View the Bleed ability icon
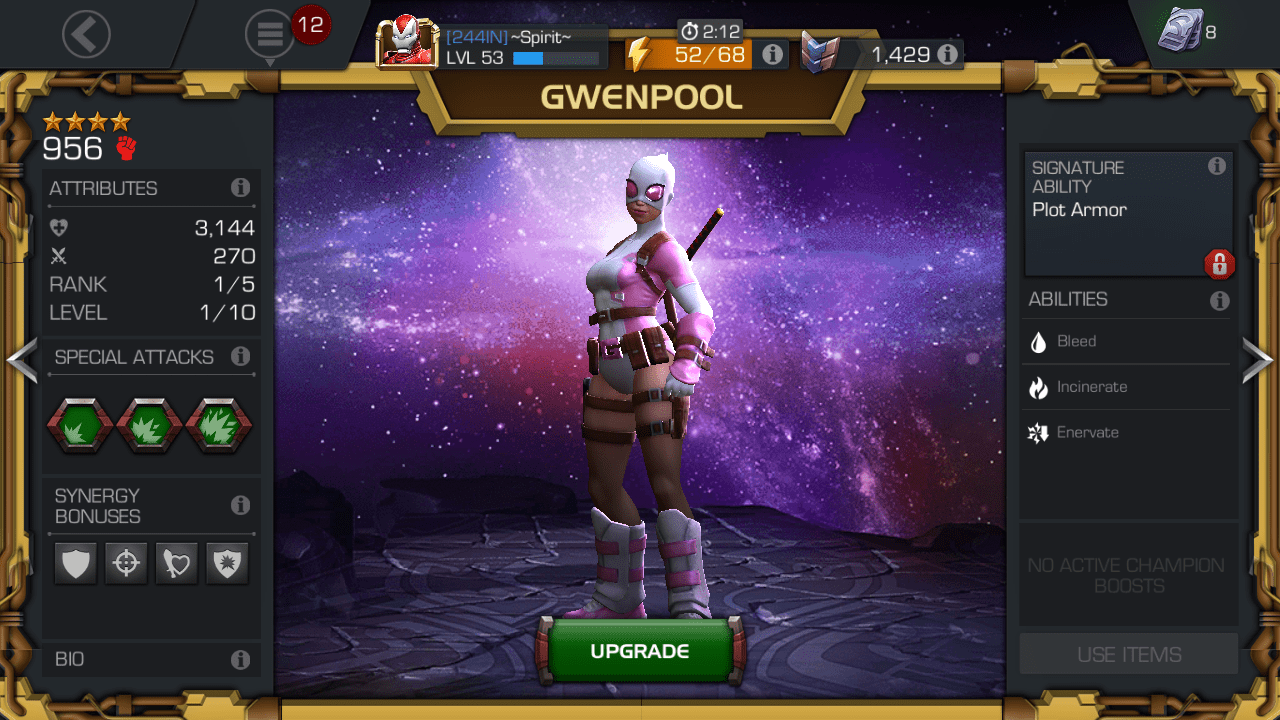1280x720 pixels. click(1040, 341)
